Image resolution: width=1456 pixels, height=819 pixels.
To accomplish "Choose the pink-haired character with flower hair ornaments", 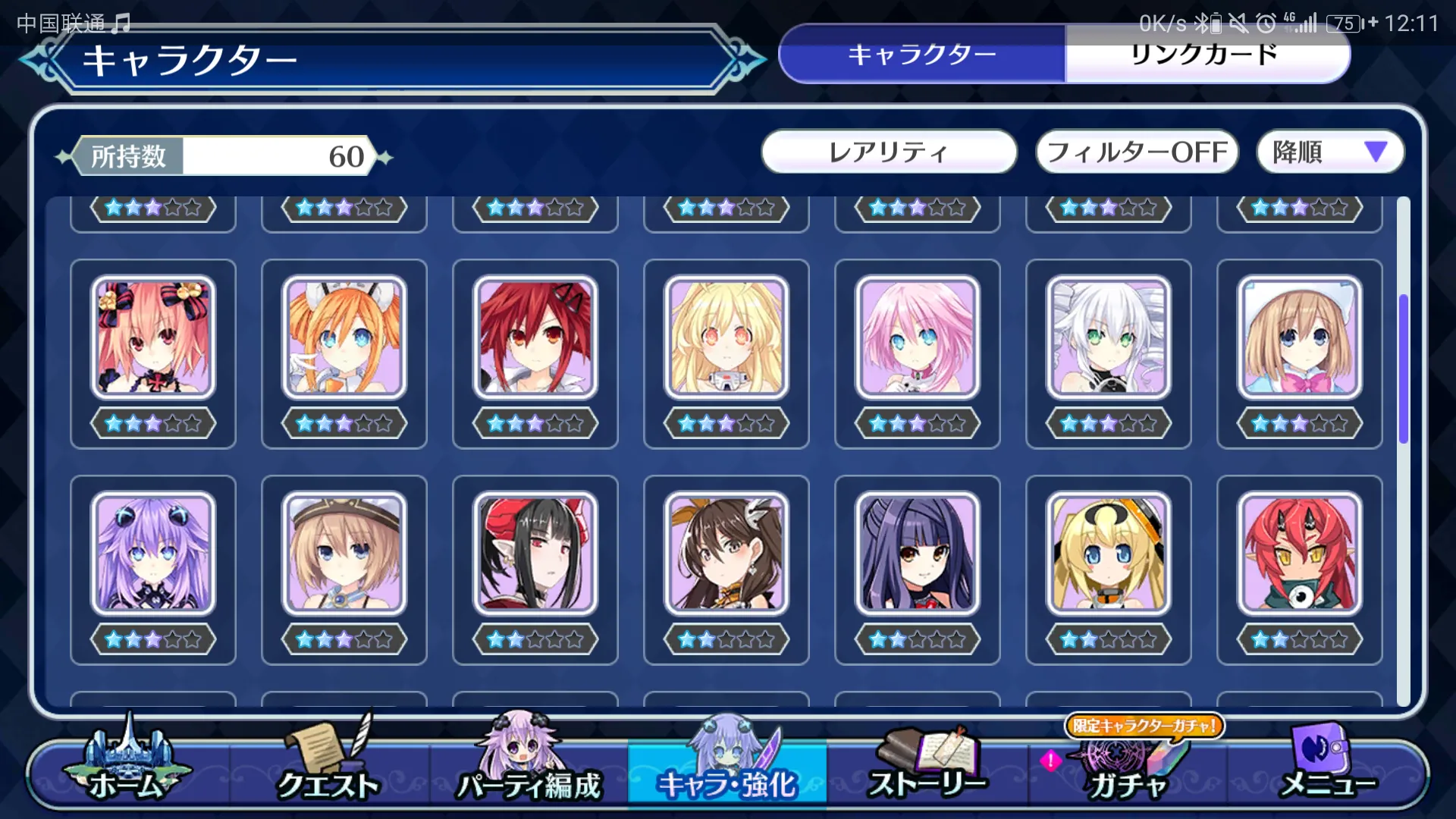I will [x=153, y=337].
